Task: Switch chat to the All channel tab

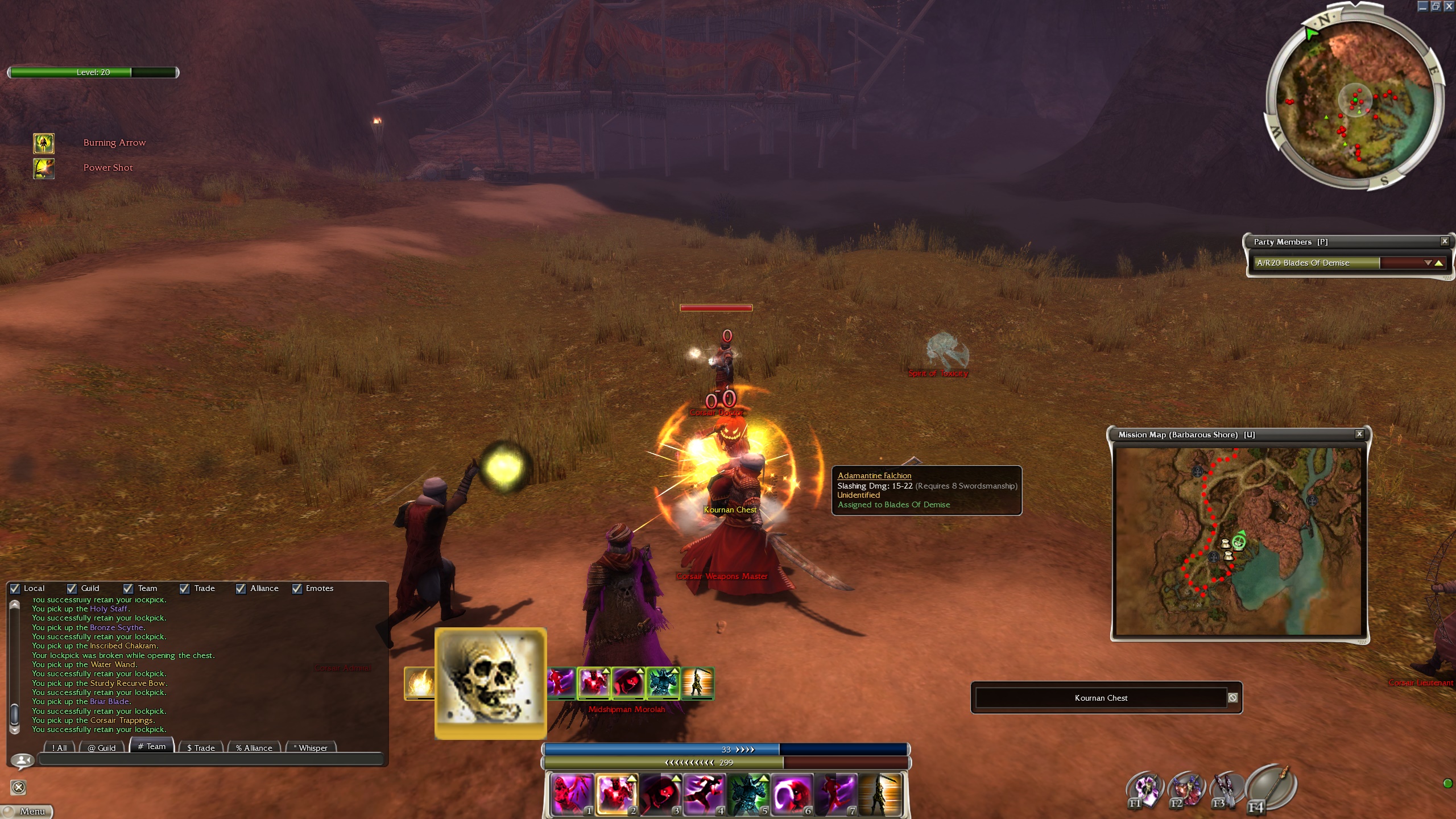Action: click(60, 747)
